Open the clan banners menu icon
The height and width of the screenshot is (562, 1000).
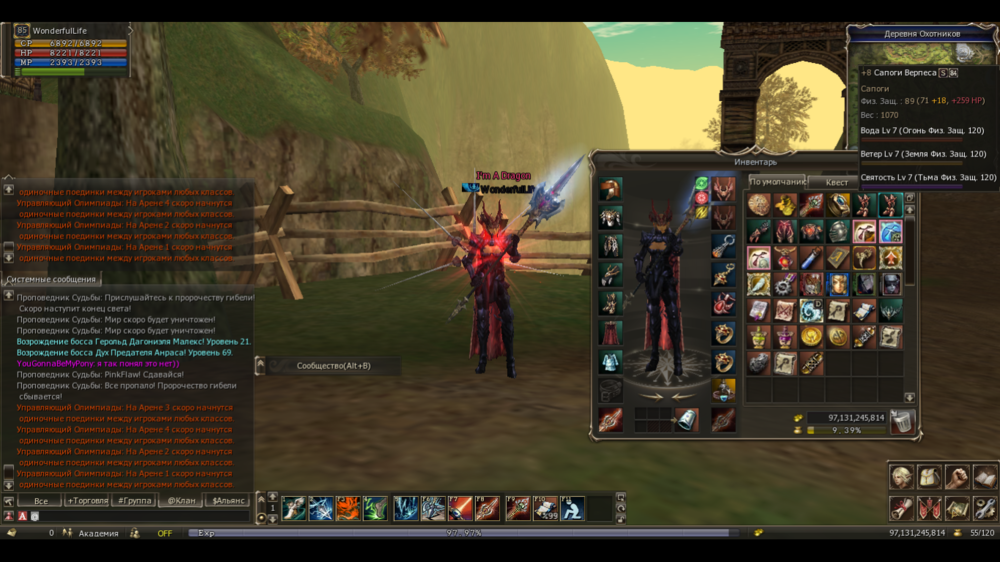[930, 508]
